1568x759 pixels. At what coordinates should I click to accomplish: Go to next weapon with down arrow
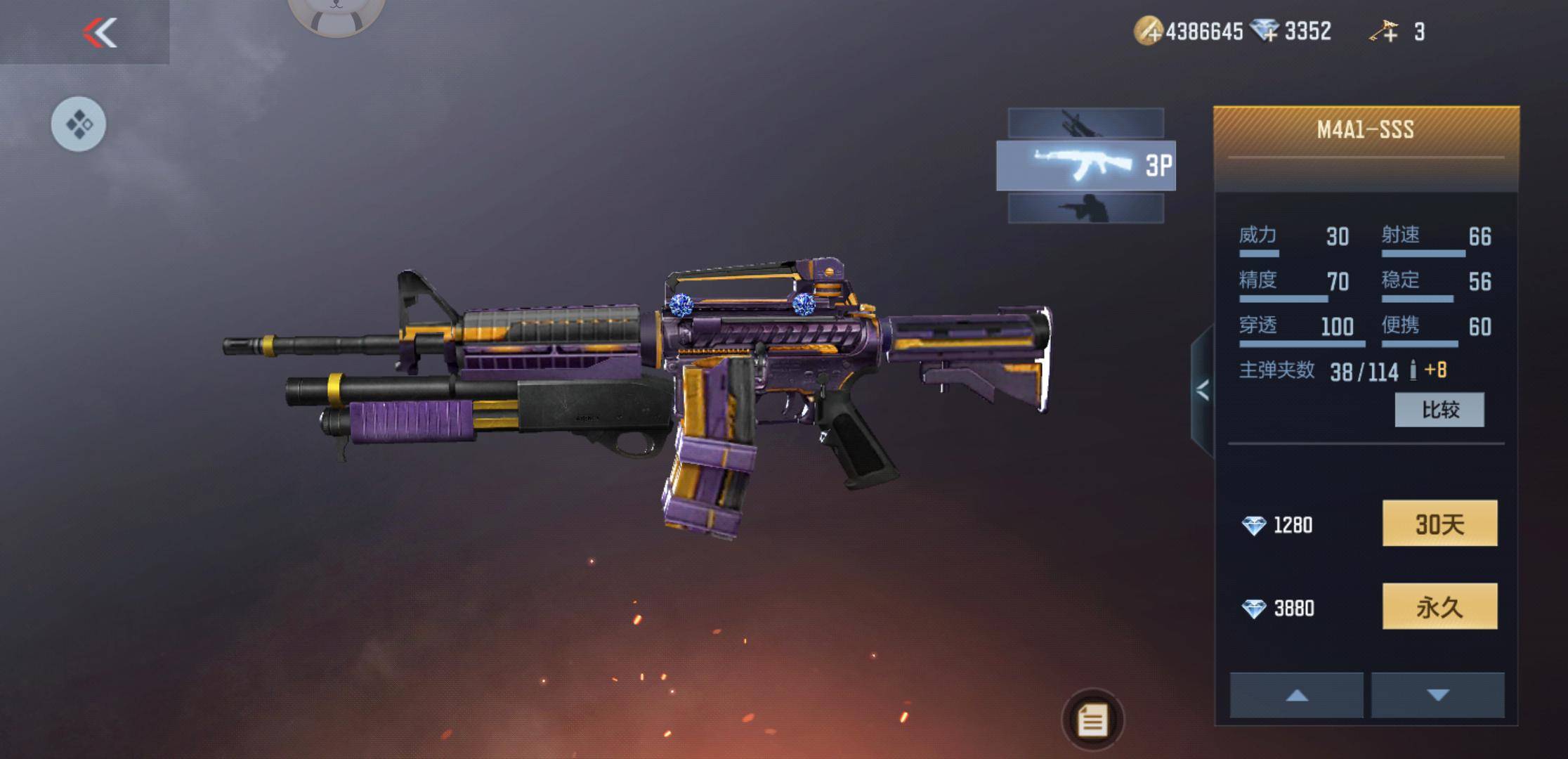click(x=1437, y=695)
